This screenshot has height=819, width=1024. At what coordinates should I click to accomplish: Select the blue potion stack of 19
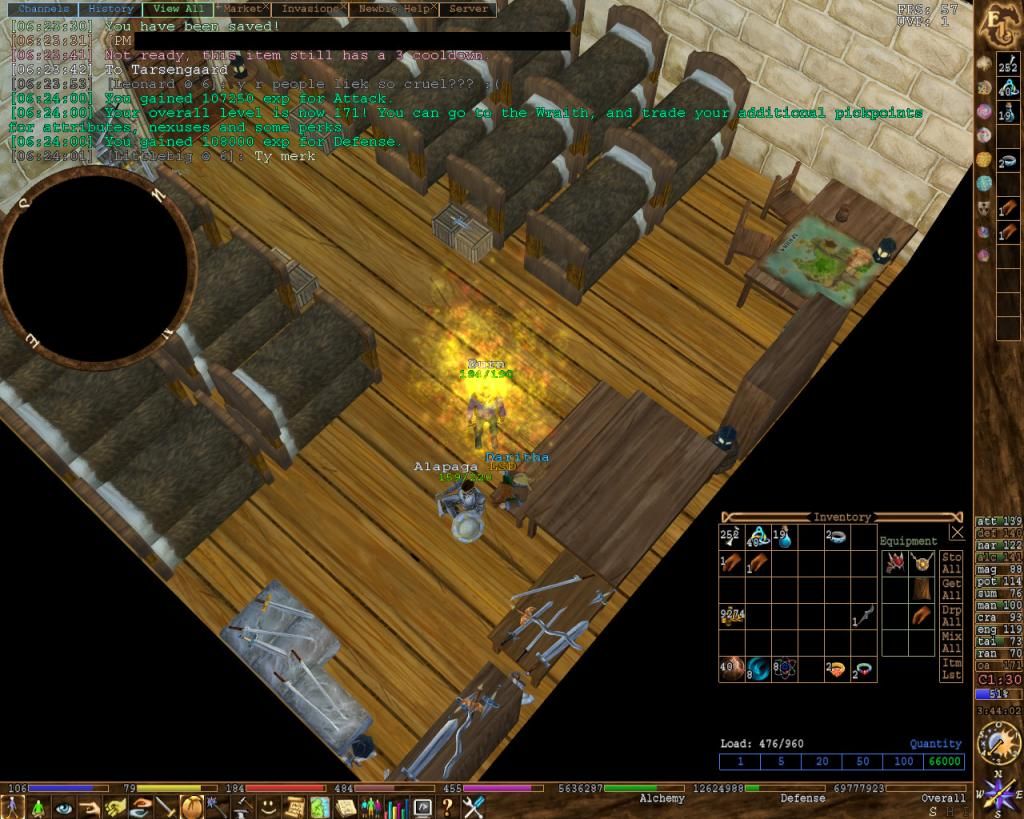tap(784, 537)
